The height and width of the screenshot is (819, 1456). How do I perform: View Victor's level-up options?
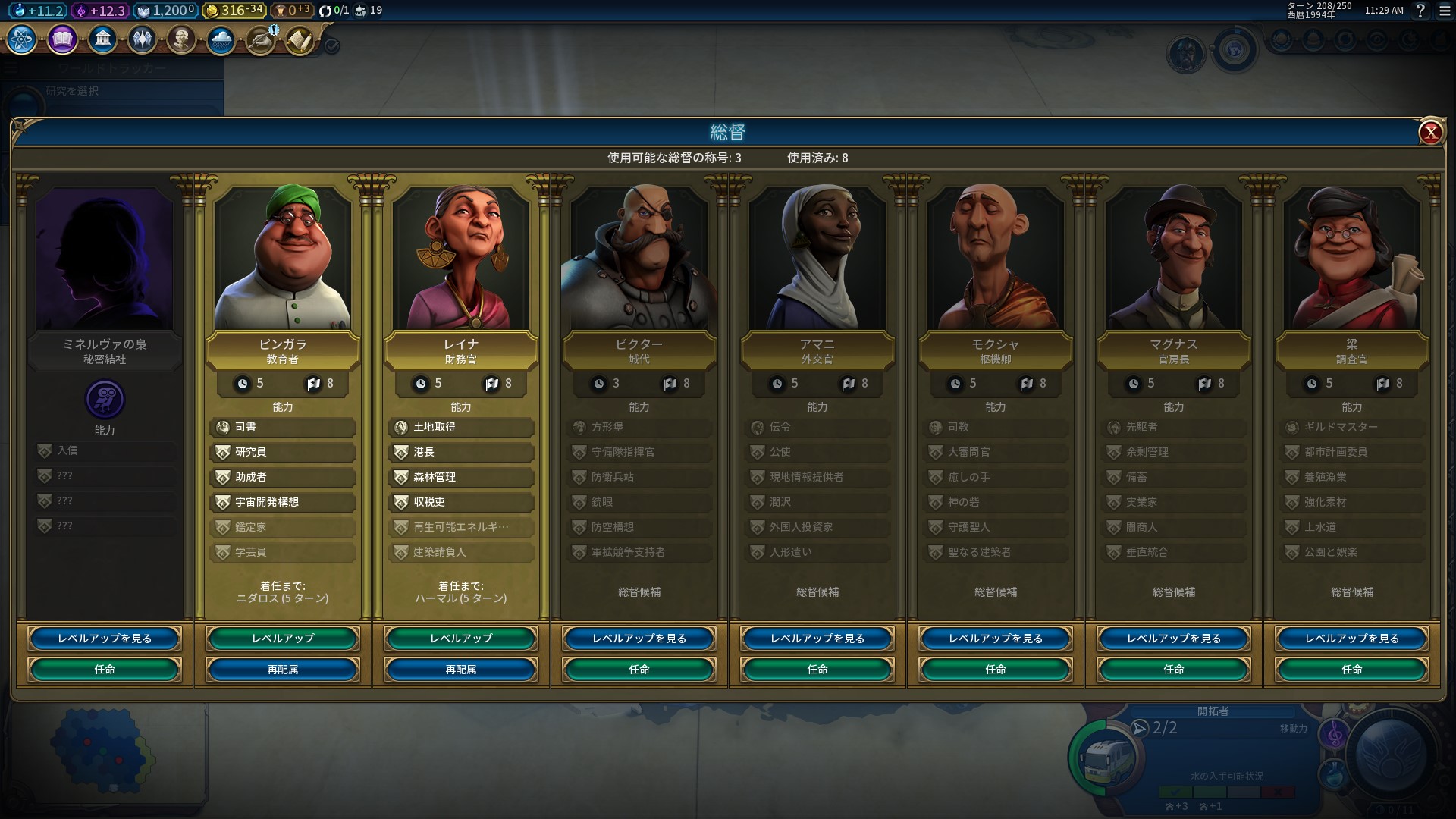pos(639,639)
